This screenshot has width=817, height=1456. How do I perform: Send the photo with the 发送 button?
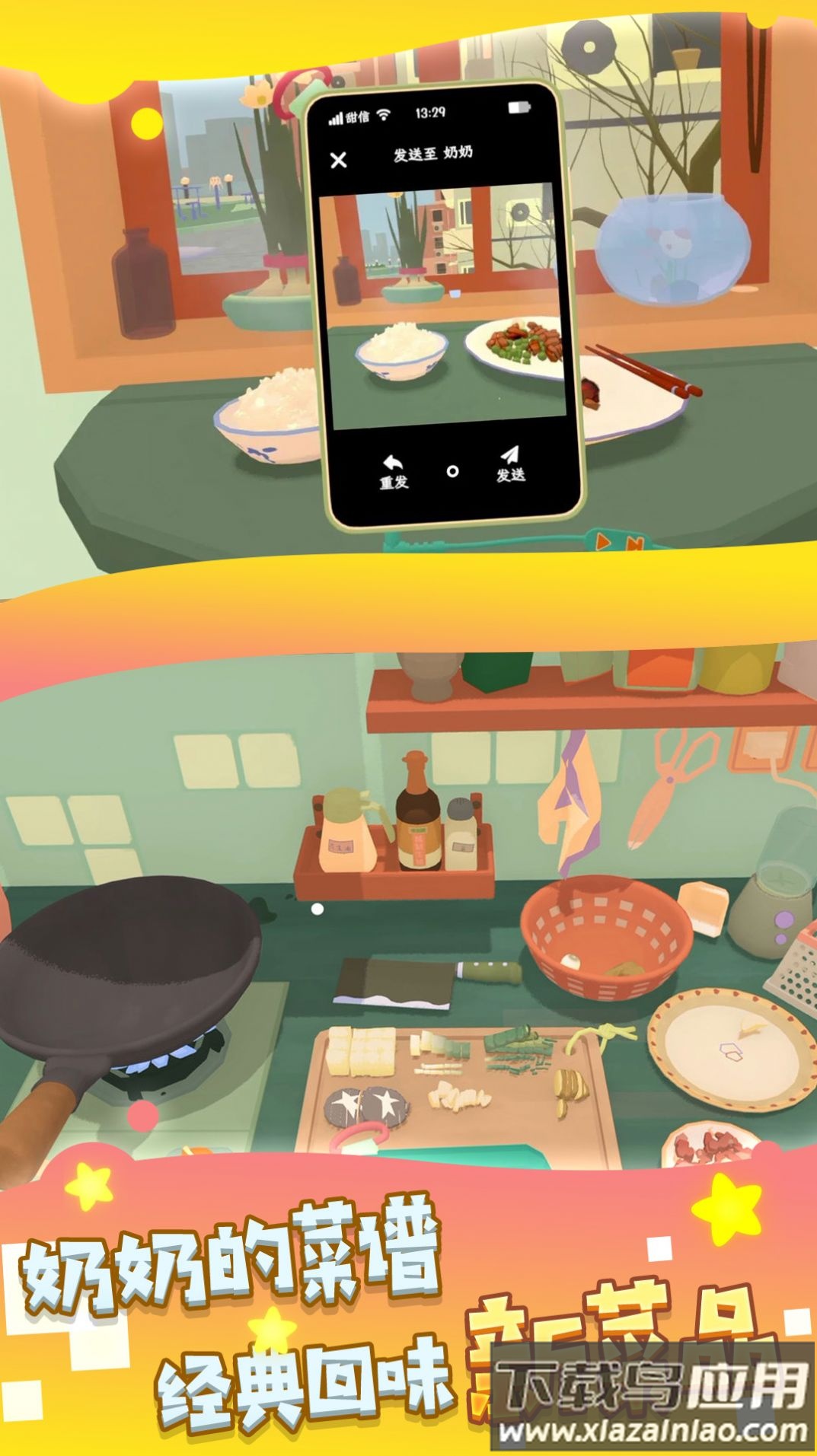pos(510,465)
